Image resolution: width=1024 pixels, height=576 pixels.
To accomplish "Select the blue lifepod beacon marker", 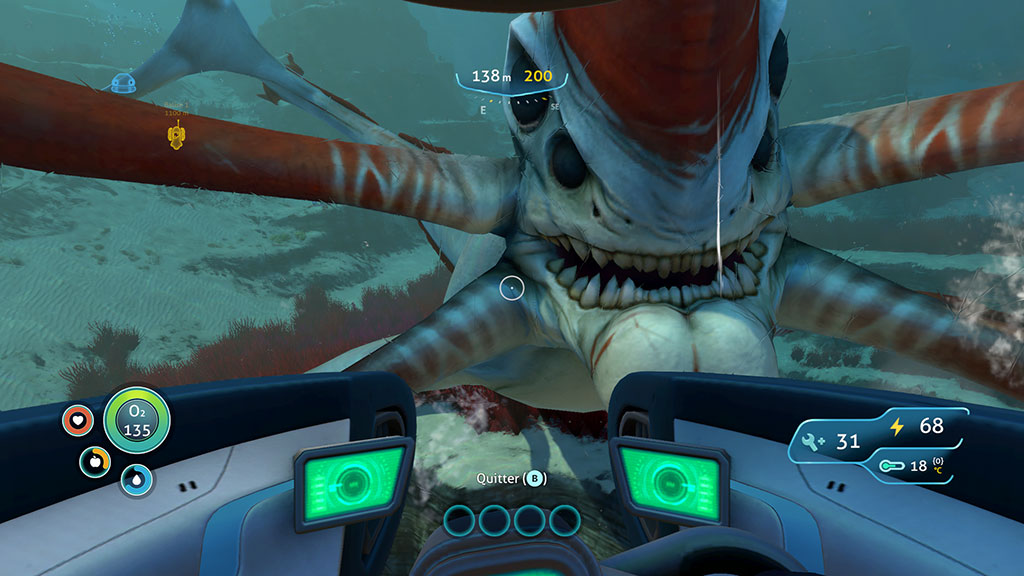I will (x=122, y=84).
